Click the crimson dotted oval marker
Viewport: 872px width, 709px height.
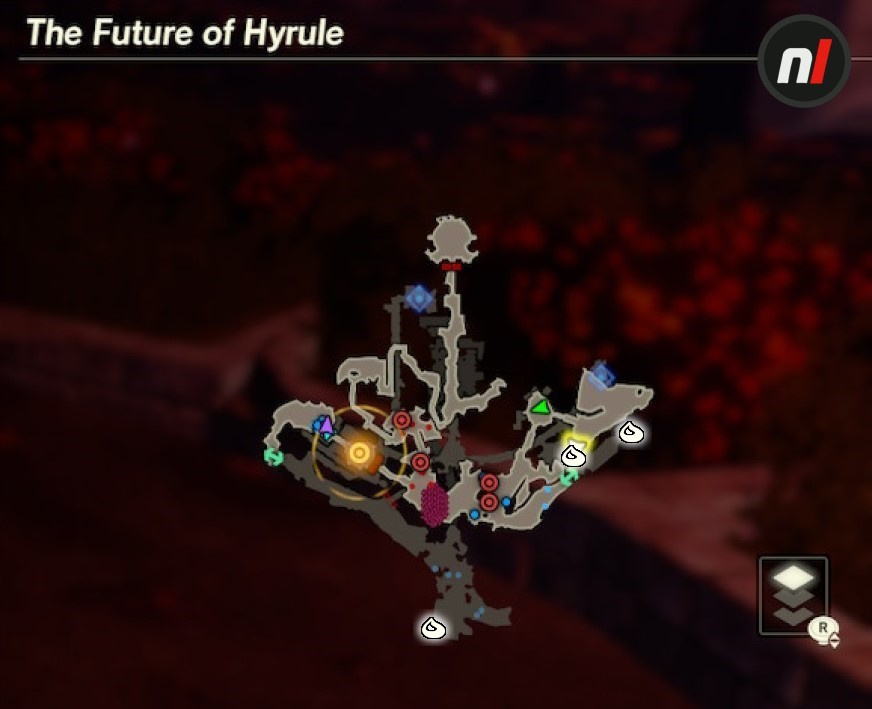(434, 503)
